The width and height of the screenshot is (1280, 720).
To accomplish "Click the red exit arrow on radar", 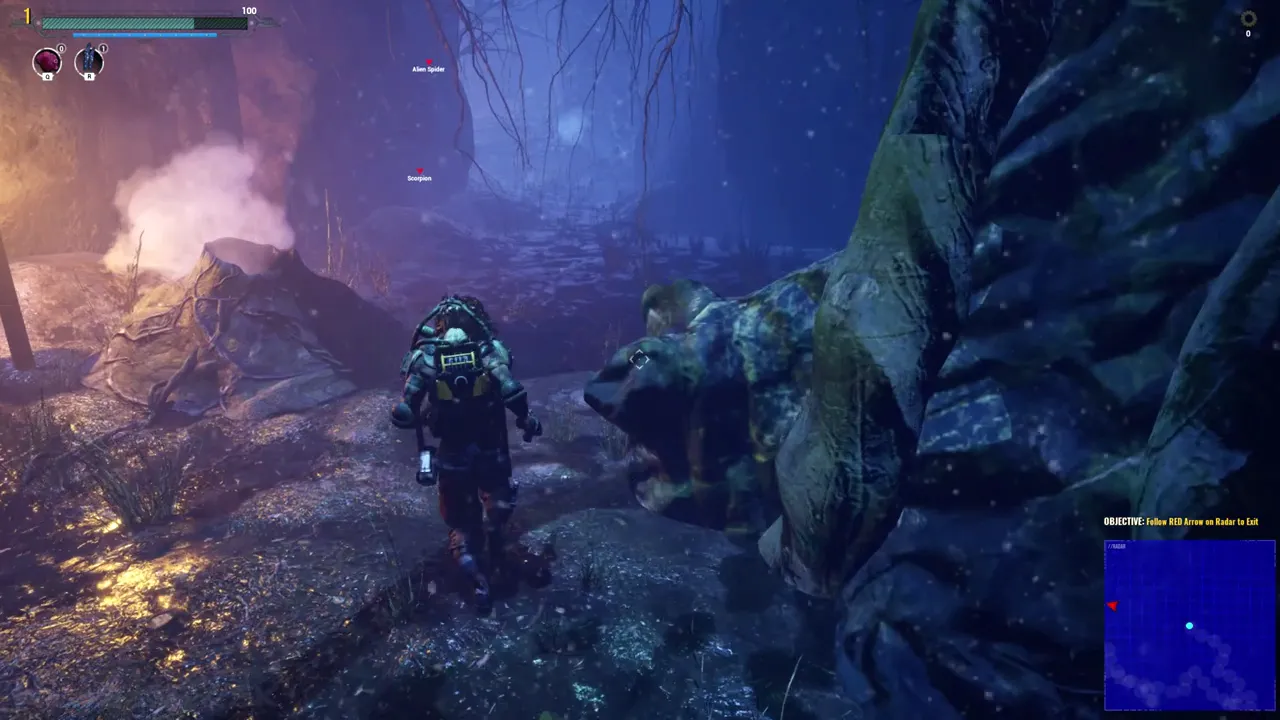I will (x=1112, y=606).
